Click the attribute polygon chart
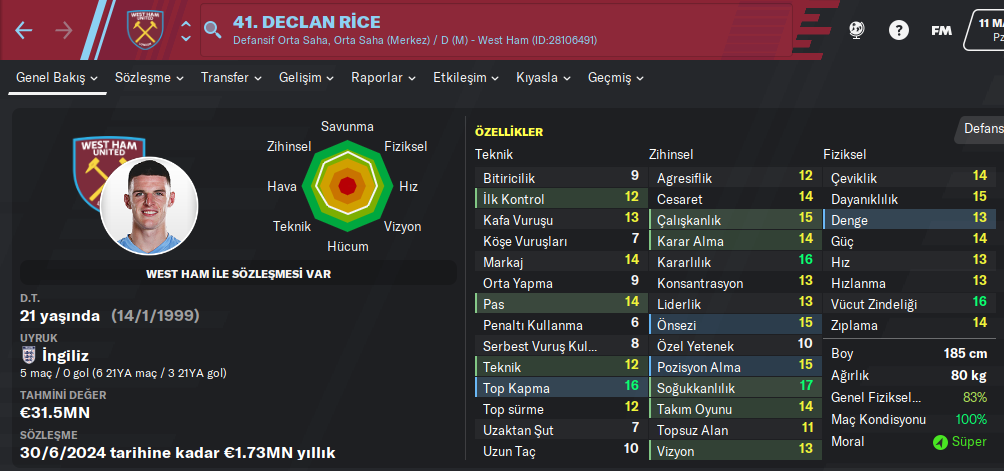Screen dimensions: 1004x471 (347, 186)
